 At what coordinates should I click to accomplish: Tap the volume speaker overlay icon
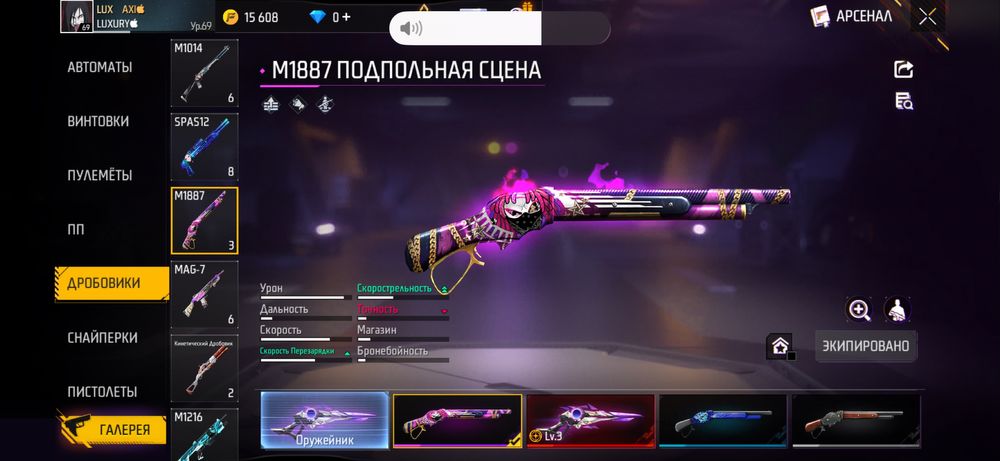[411, 28]
